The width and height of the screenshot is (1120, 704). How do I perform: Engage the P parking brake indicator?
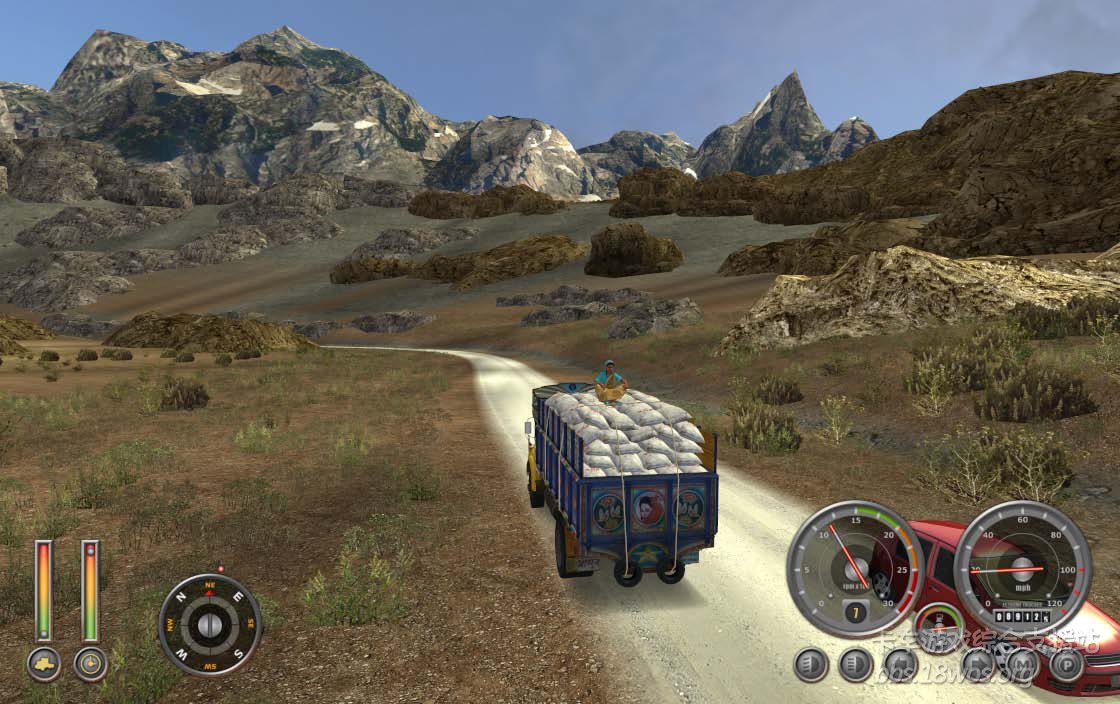pos(1067,664)
